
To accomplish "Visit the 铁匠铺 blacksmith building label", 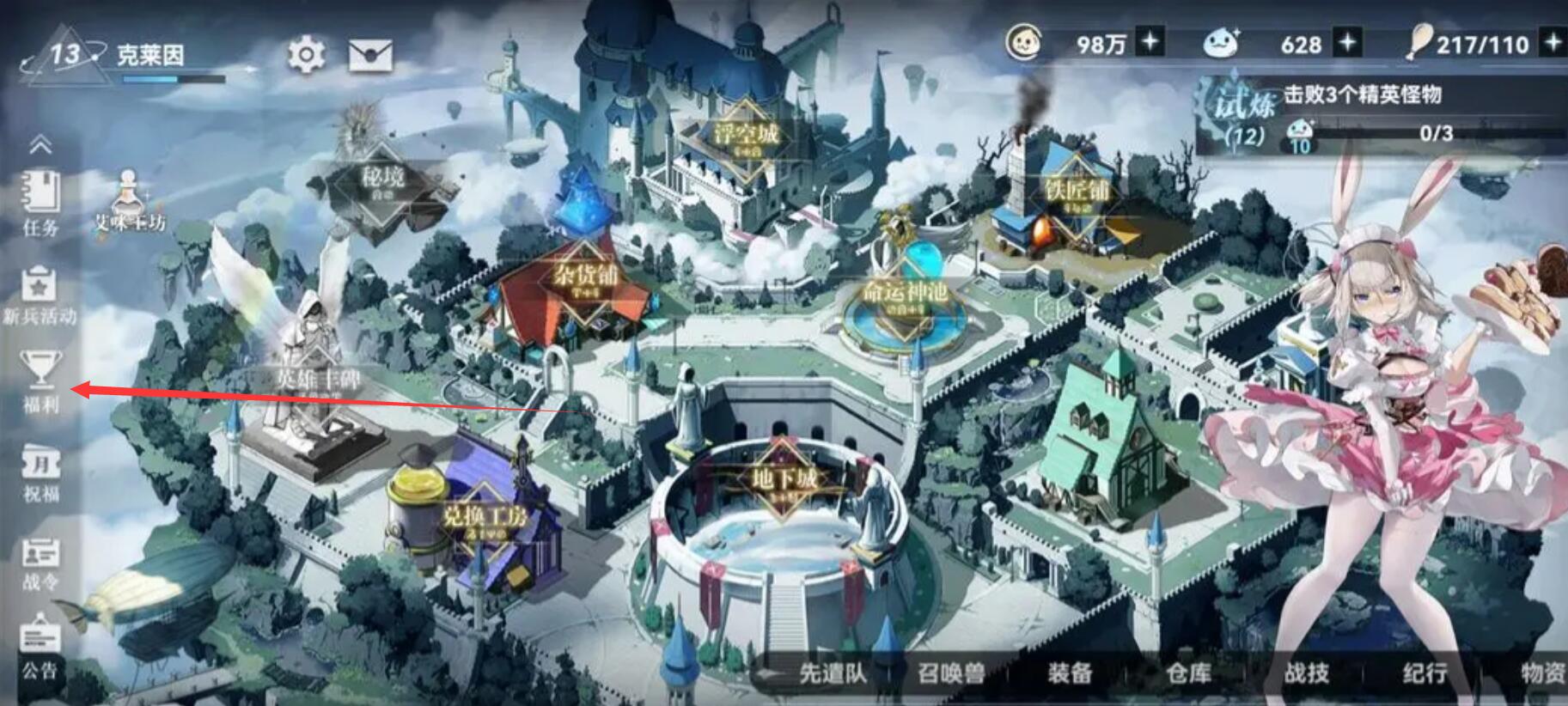I will click(1077, 190).
